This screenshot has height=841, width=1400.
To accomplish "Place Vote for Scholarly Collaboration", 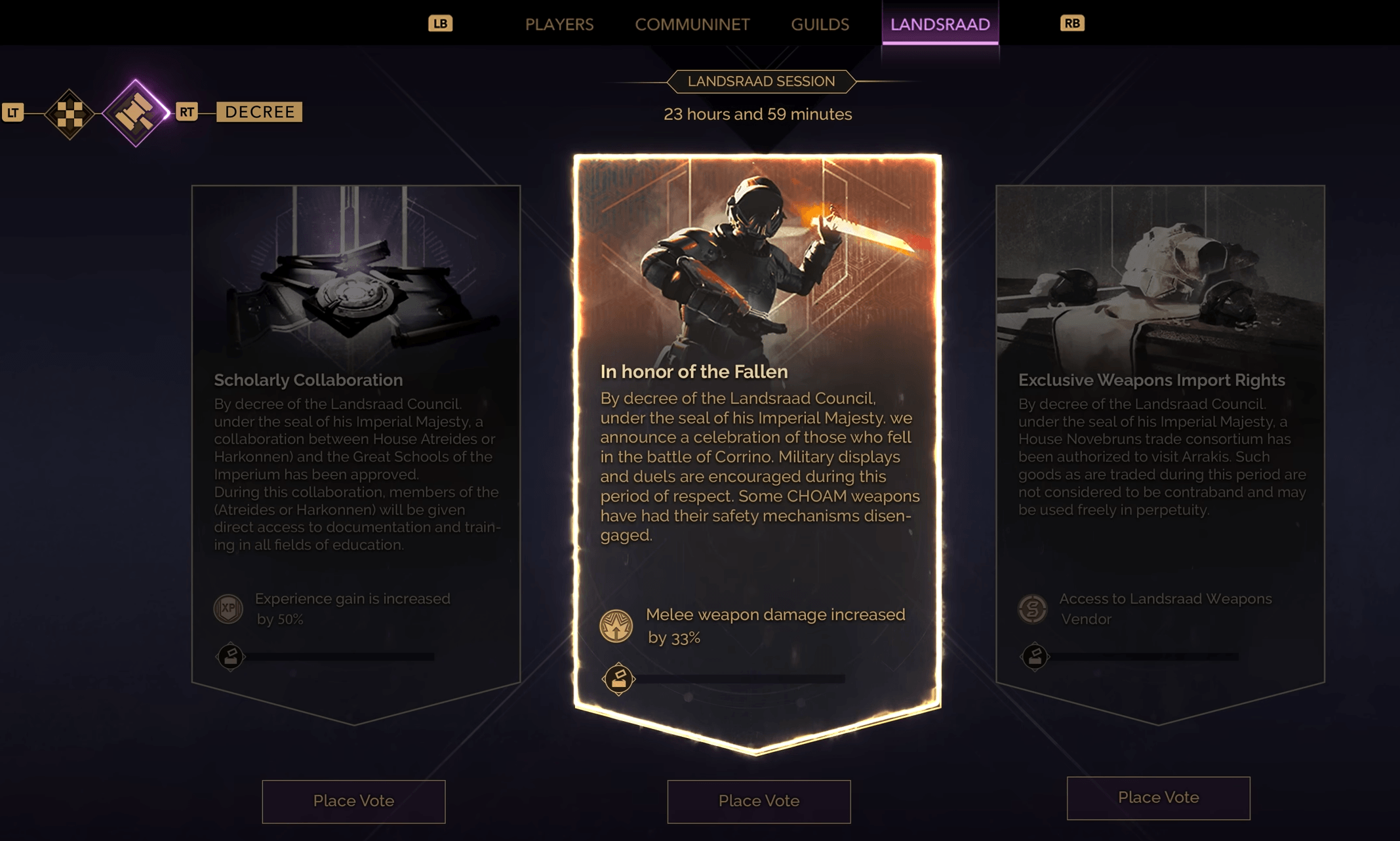I will click(353, 801).
